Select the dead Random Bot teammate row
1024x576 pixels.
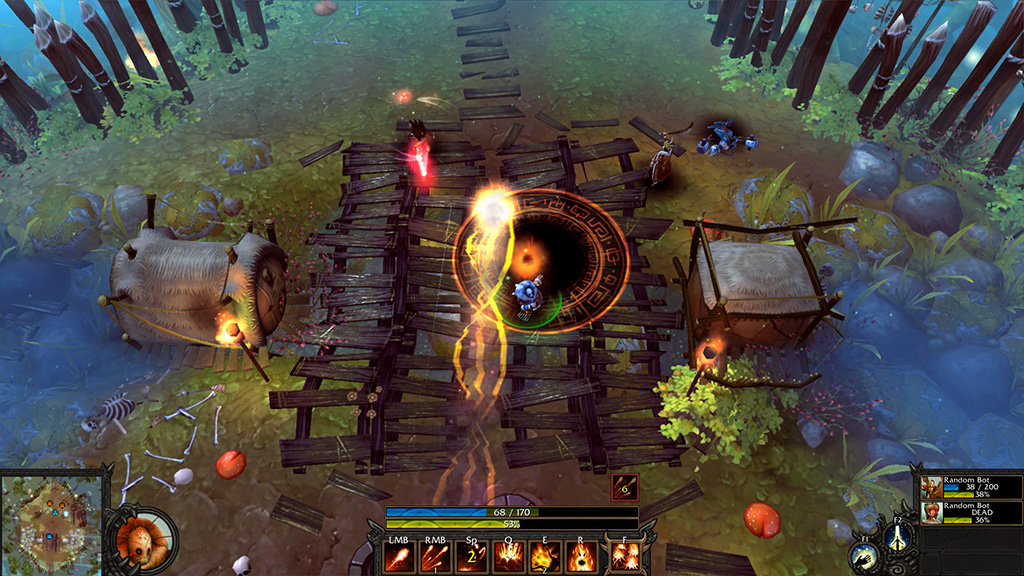[x=971, y=513]
